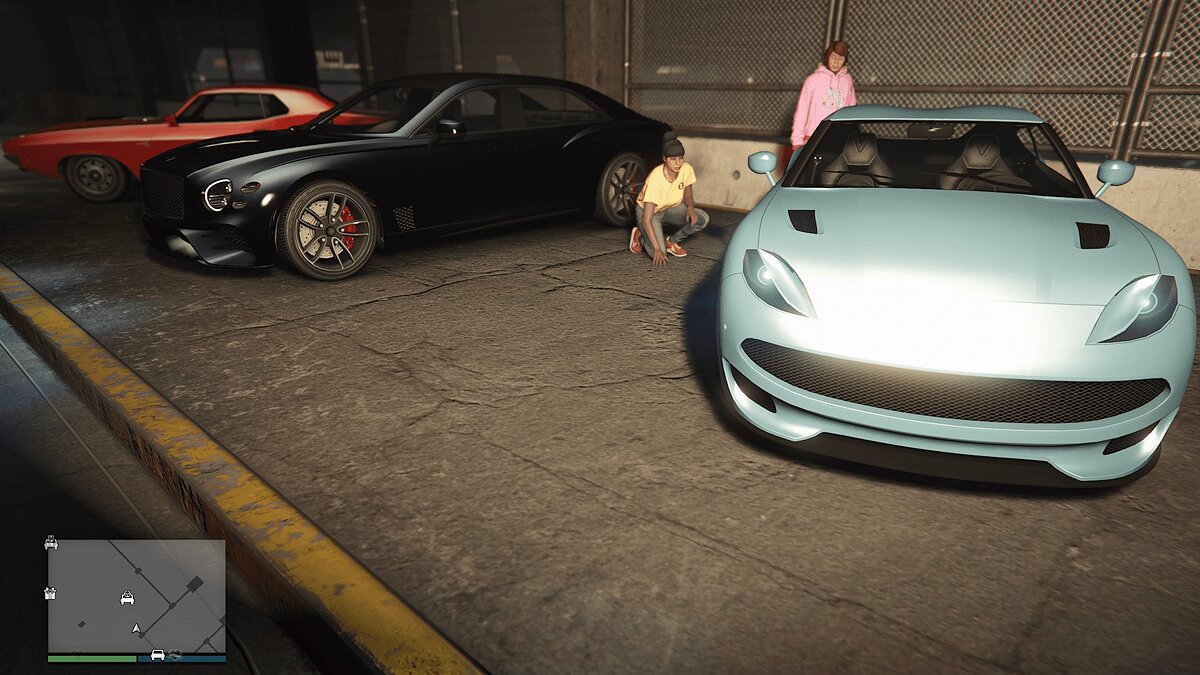Click the white player arrow on the minimap

pyautogui.click(x=136, y=628)
